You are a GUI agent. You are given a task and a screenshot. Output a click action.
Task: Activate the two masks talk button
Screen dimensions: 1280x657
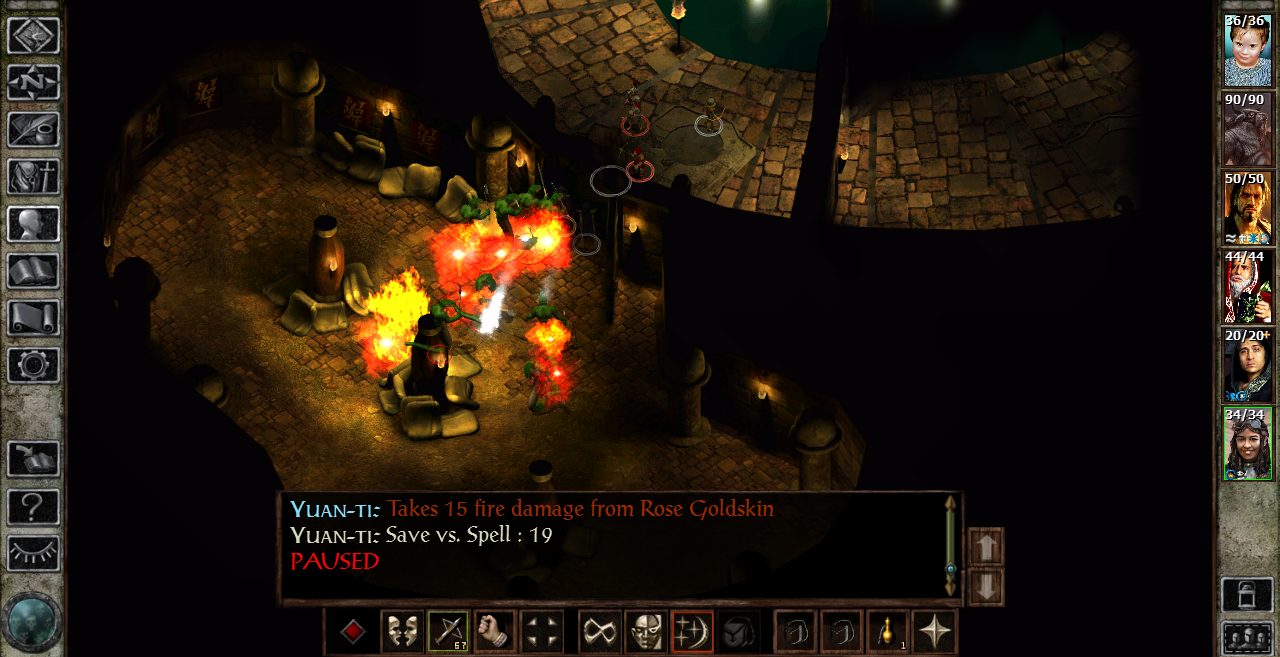click(x=402, y=632)
